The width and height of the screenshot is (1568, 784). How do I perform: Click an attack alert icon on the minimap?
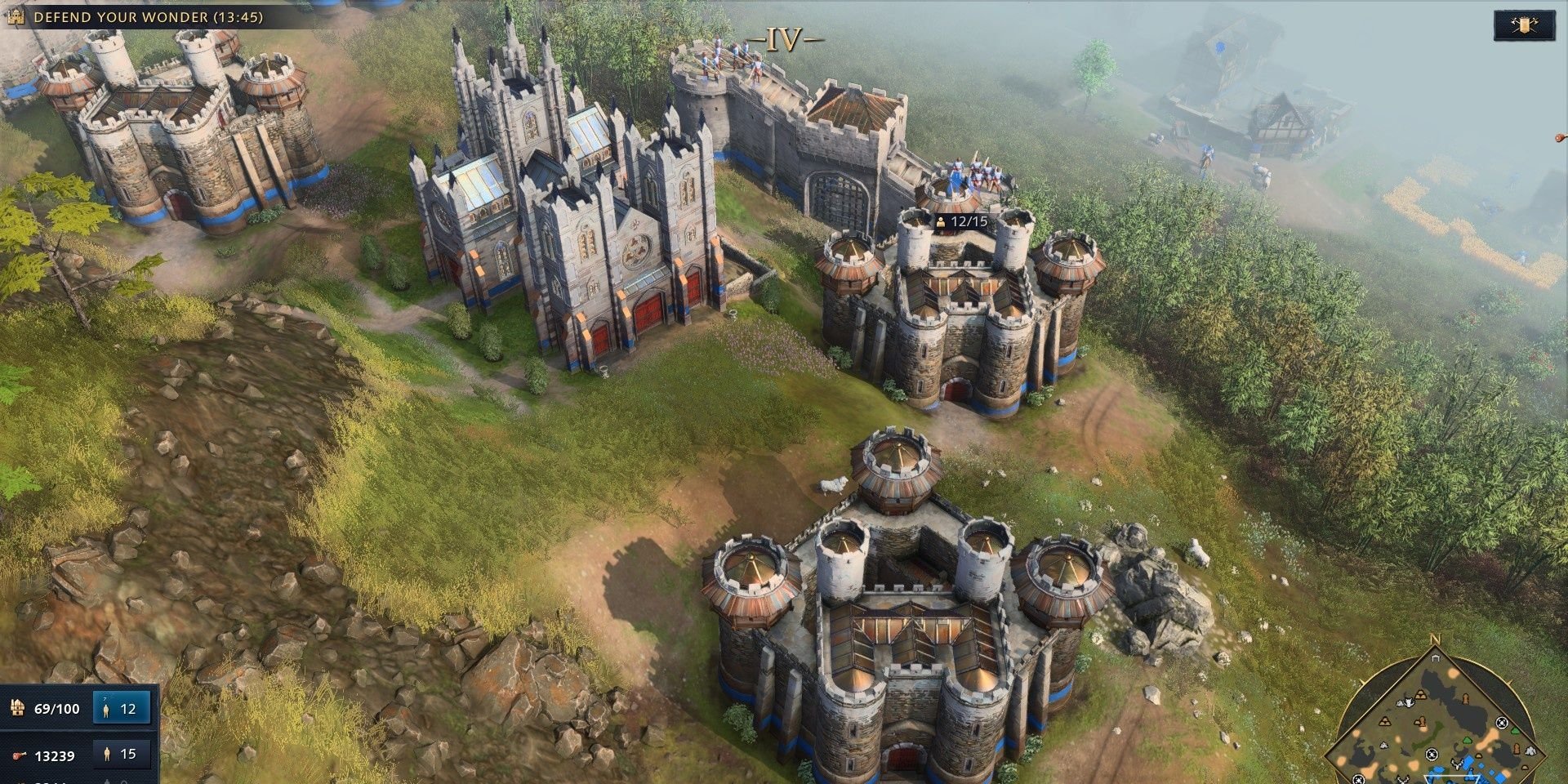pos(1502,723)
